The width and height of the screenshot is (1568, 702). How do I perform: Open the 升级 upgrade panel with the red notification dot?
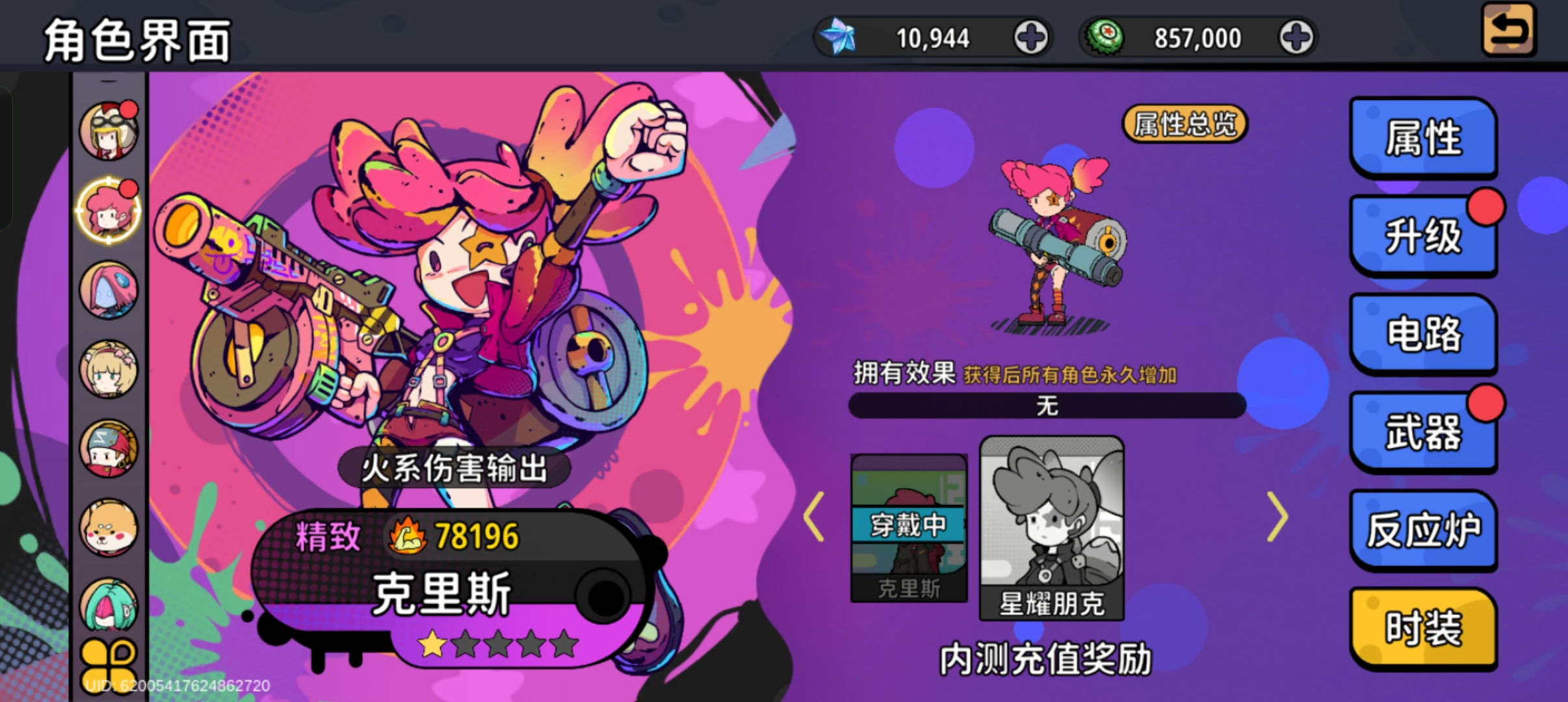point(1424,236)
